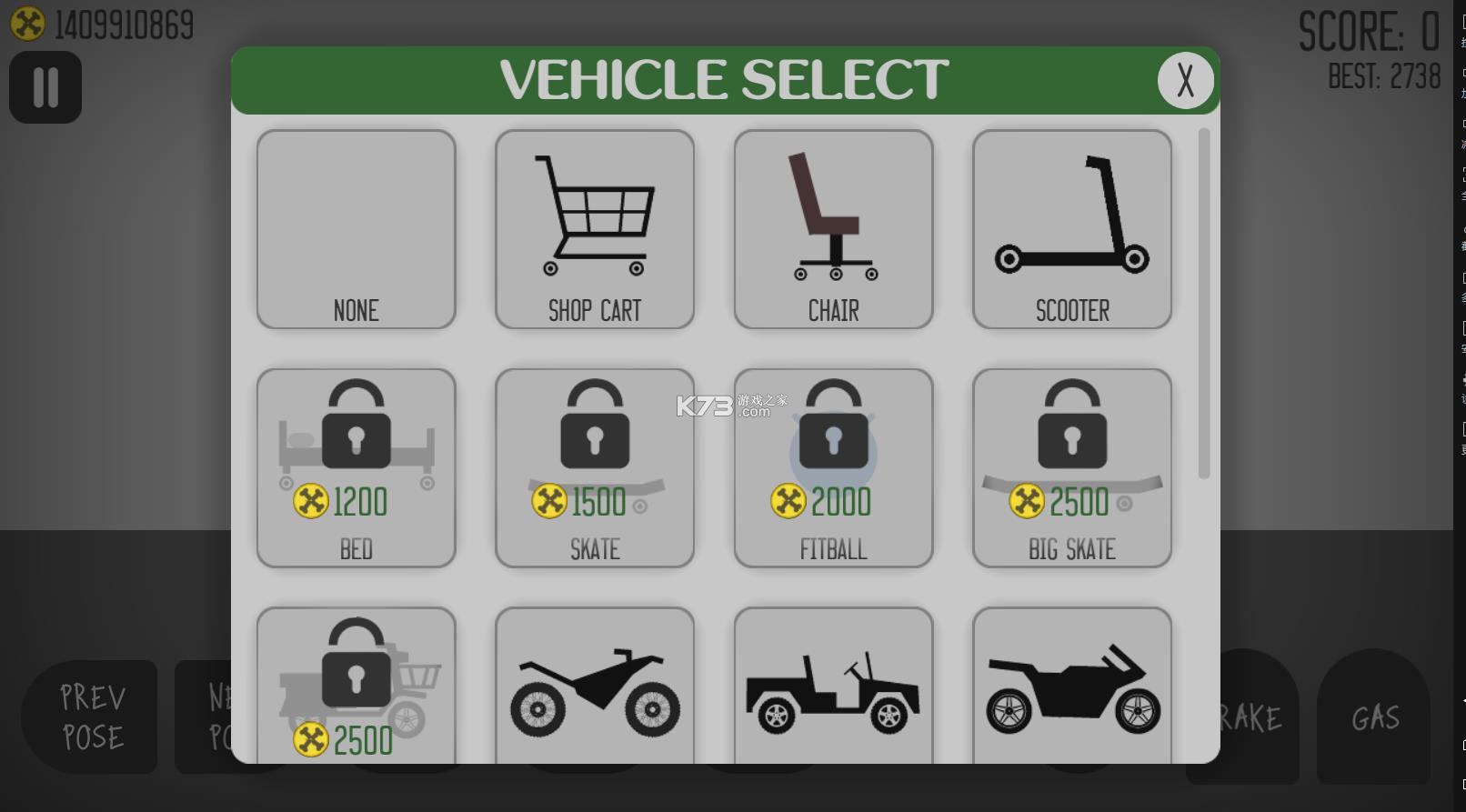Select the golf cart buggy vehicle
The image size is (1466, 812).
point(833,687)
